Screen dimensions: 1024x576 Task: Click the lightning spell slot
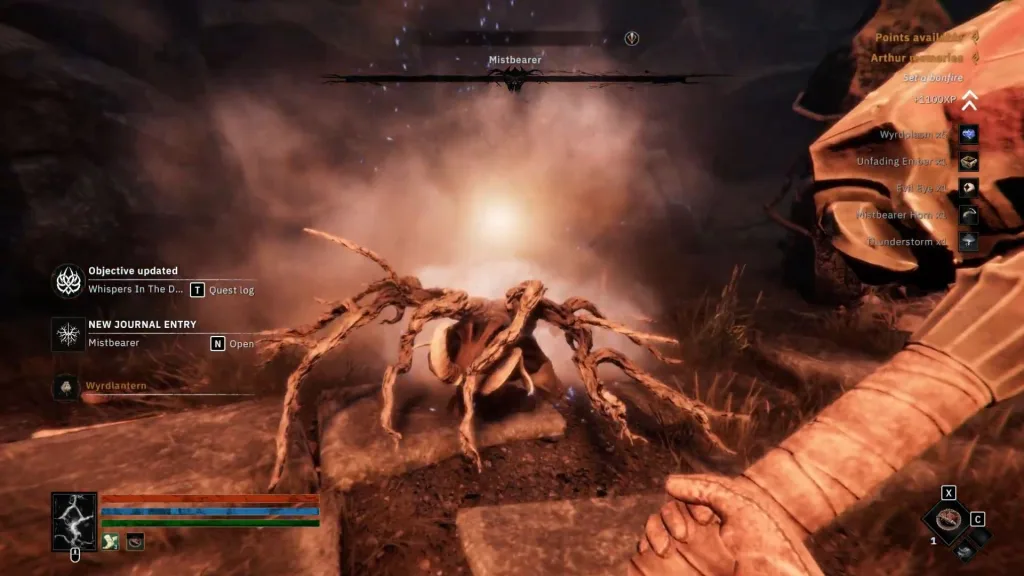coord(74,521)
